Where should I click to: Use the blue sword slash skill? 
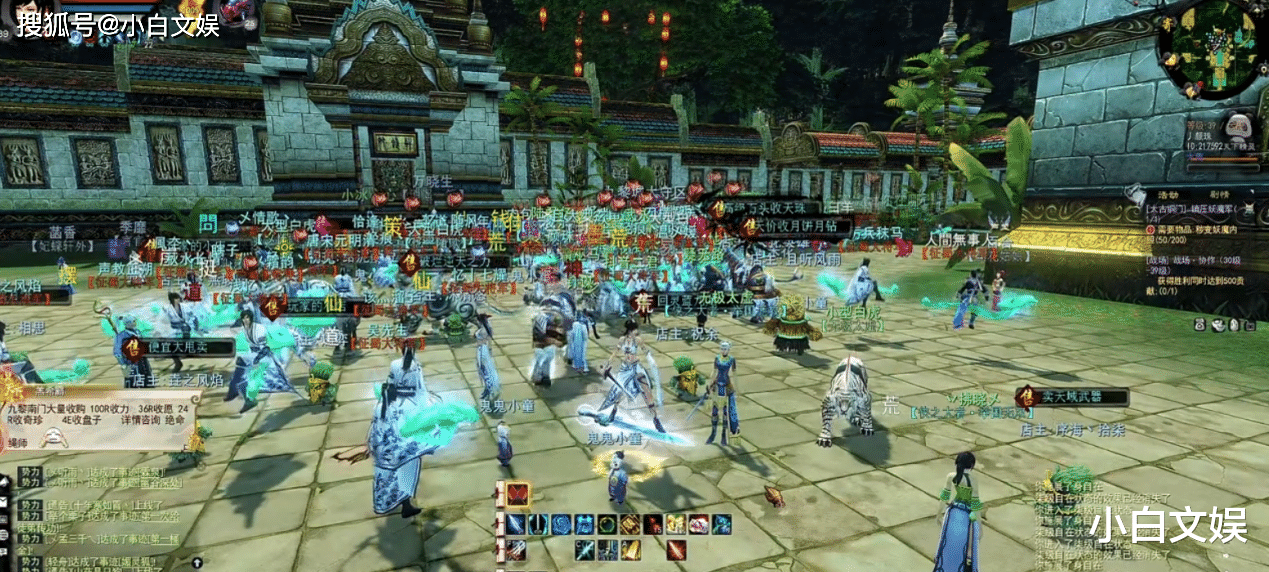[515, 525]
